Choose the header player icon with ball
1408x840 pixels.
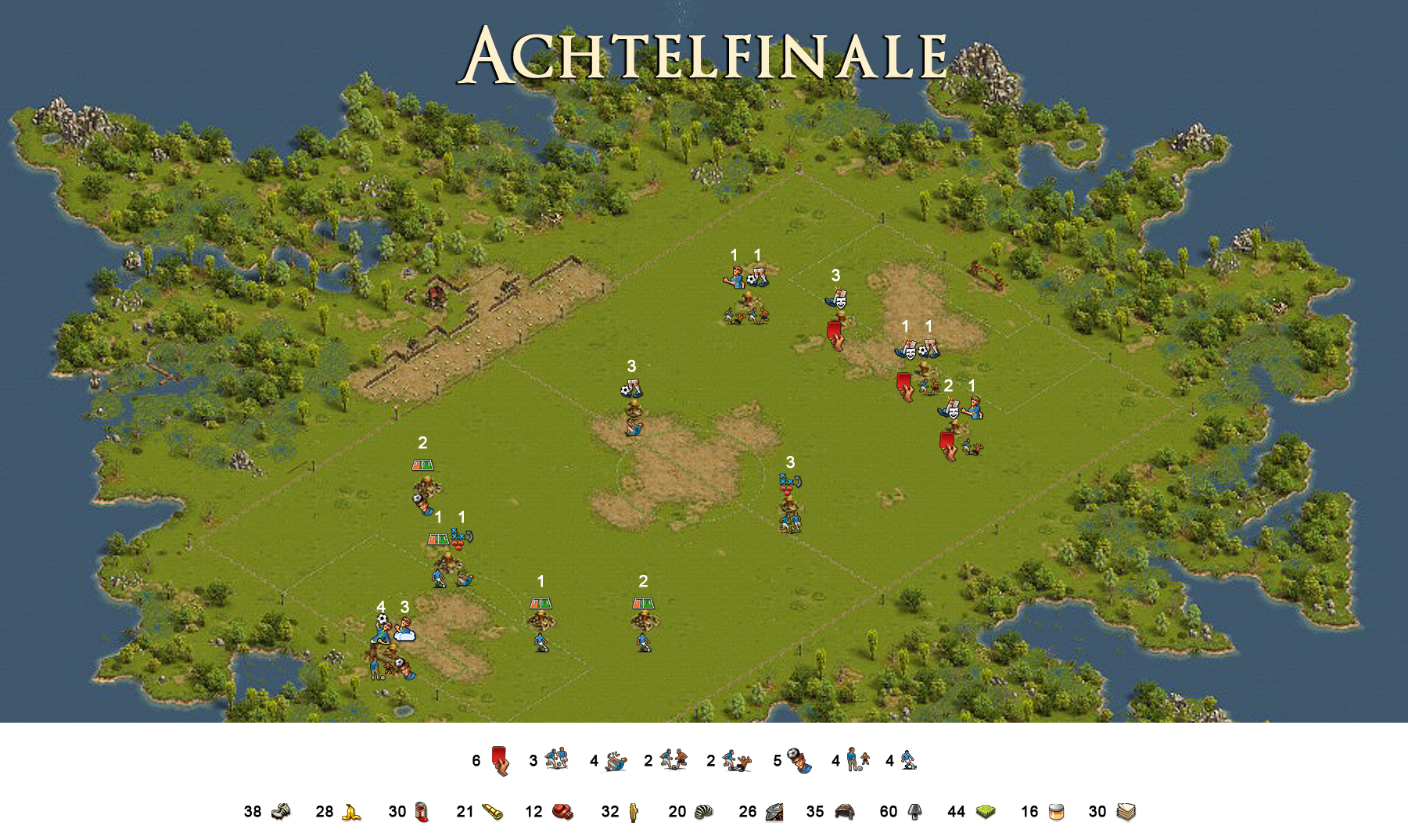799,760
